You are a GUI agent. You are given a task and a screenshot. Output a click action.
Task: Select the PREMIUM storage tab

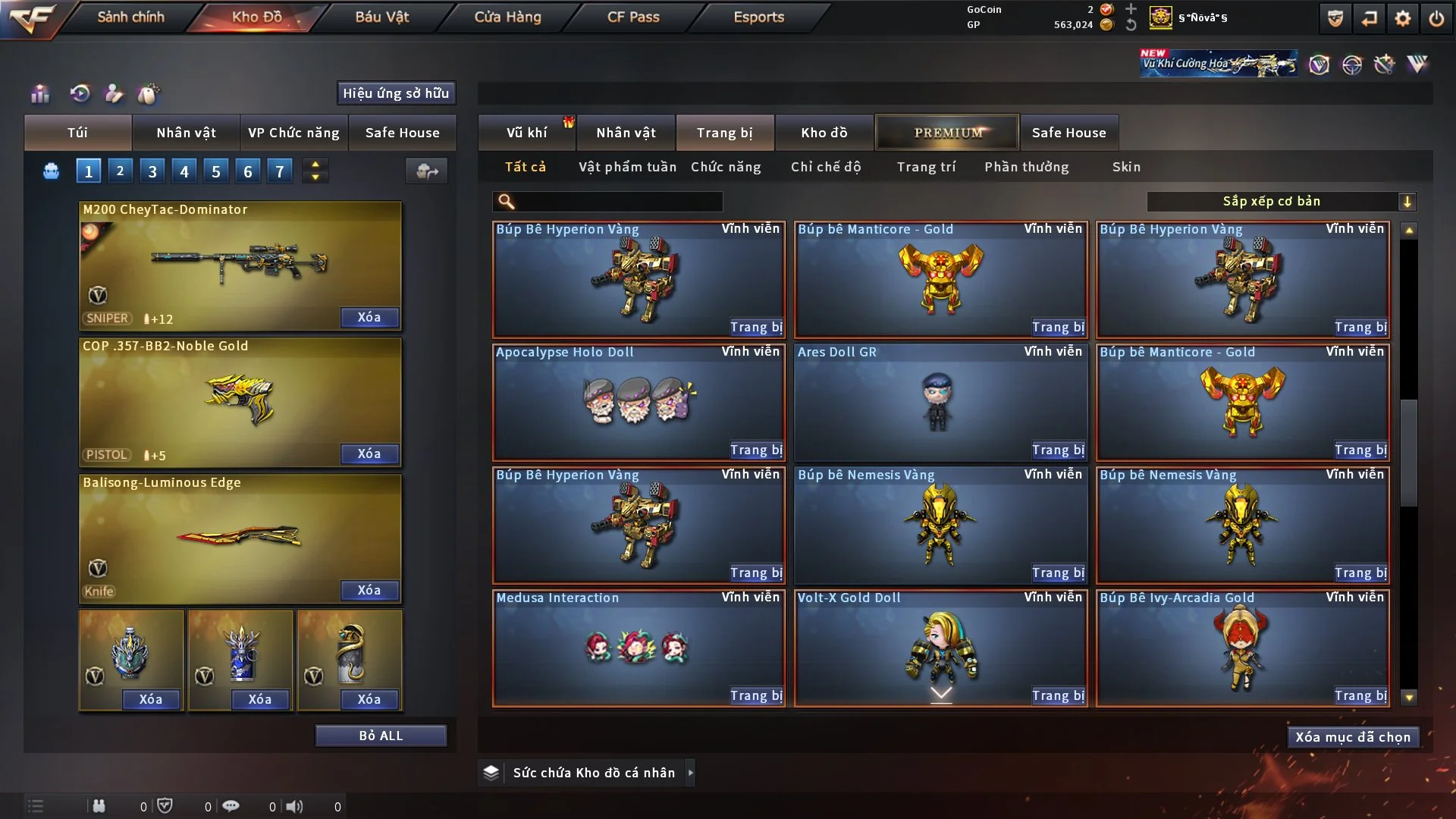coord(948,133)
